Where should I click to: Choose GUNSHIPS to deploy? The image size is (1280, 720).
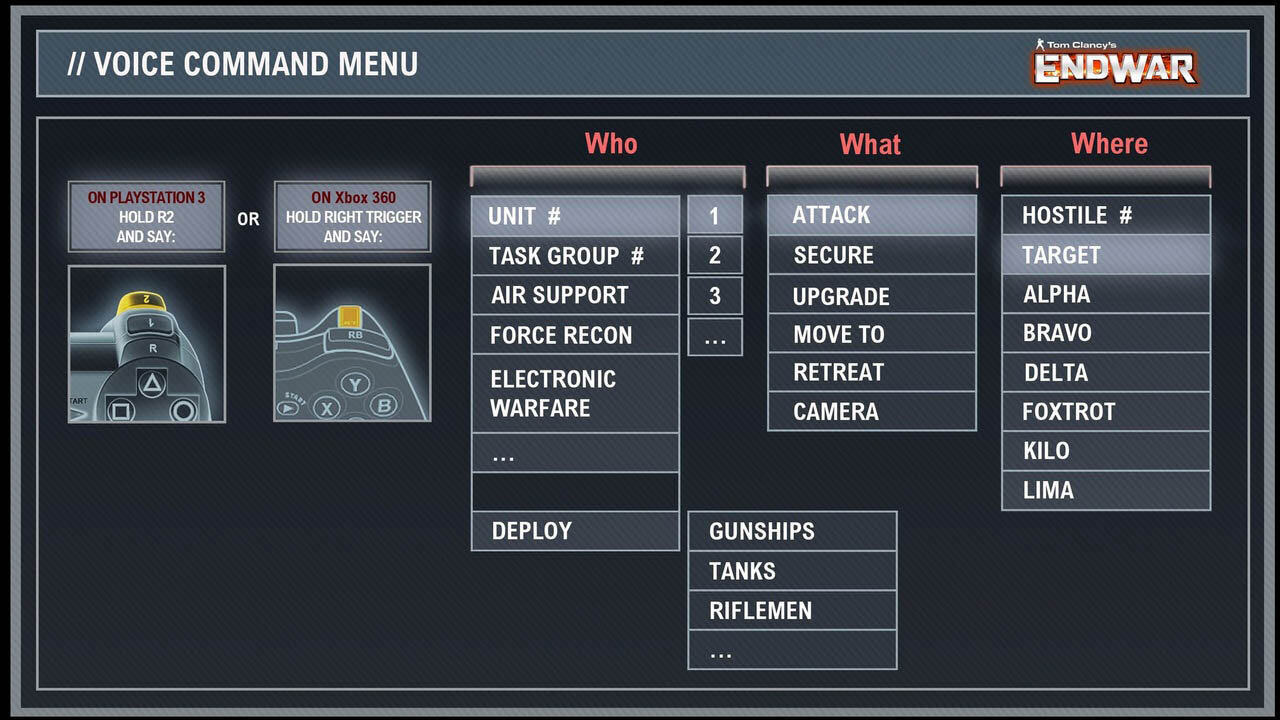[x=792, y=531]
